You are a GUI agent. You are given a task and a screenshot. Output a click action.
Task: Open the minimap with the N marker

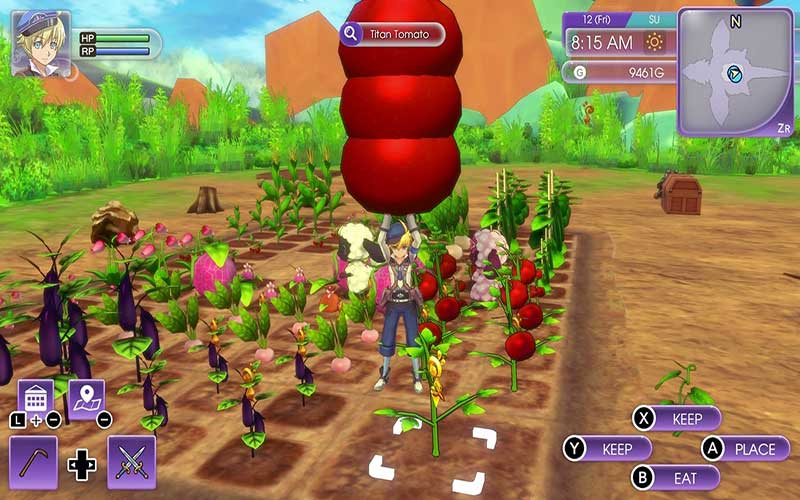(736, 72)
